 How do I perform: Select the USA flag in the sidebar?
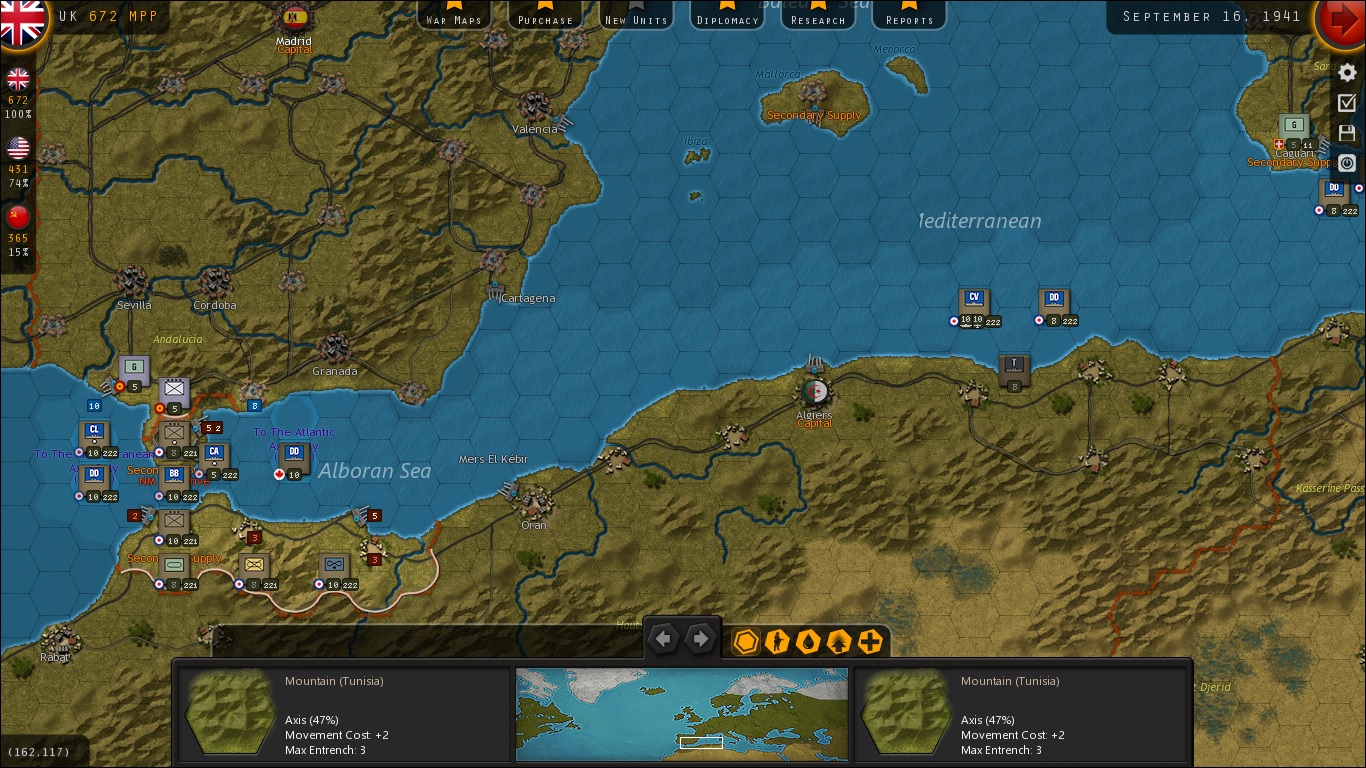(x=18, y=149)
